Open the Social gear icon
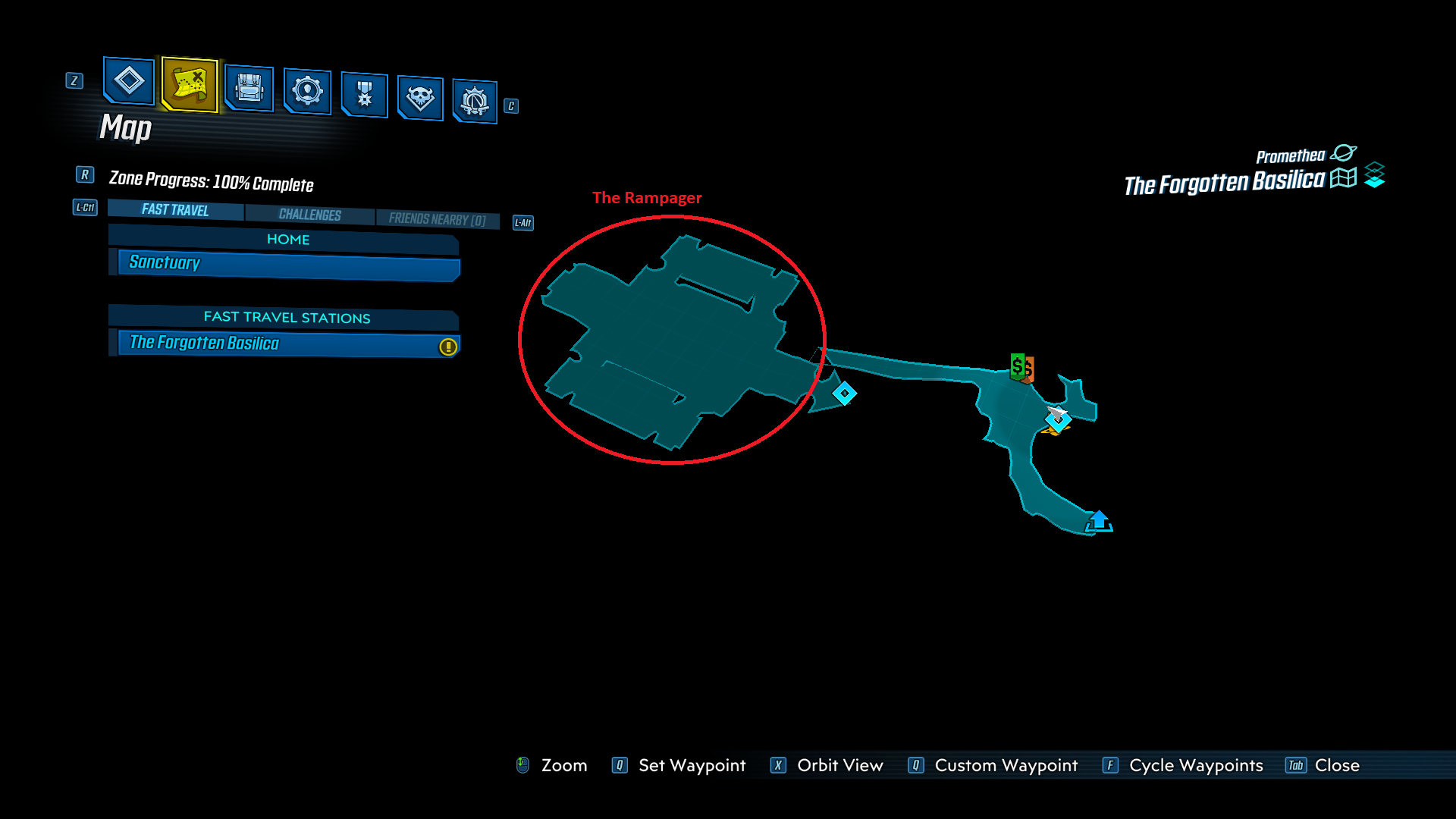The height and width of the screenshot is (819, 1456). pos(306,93)
